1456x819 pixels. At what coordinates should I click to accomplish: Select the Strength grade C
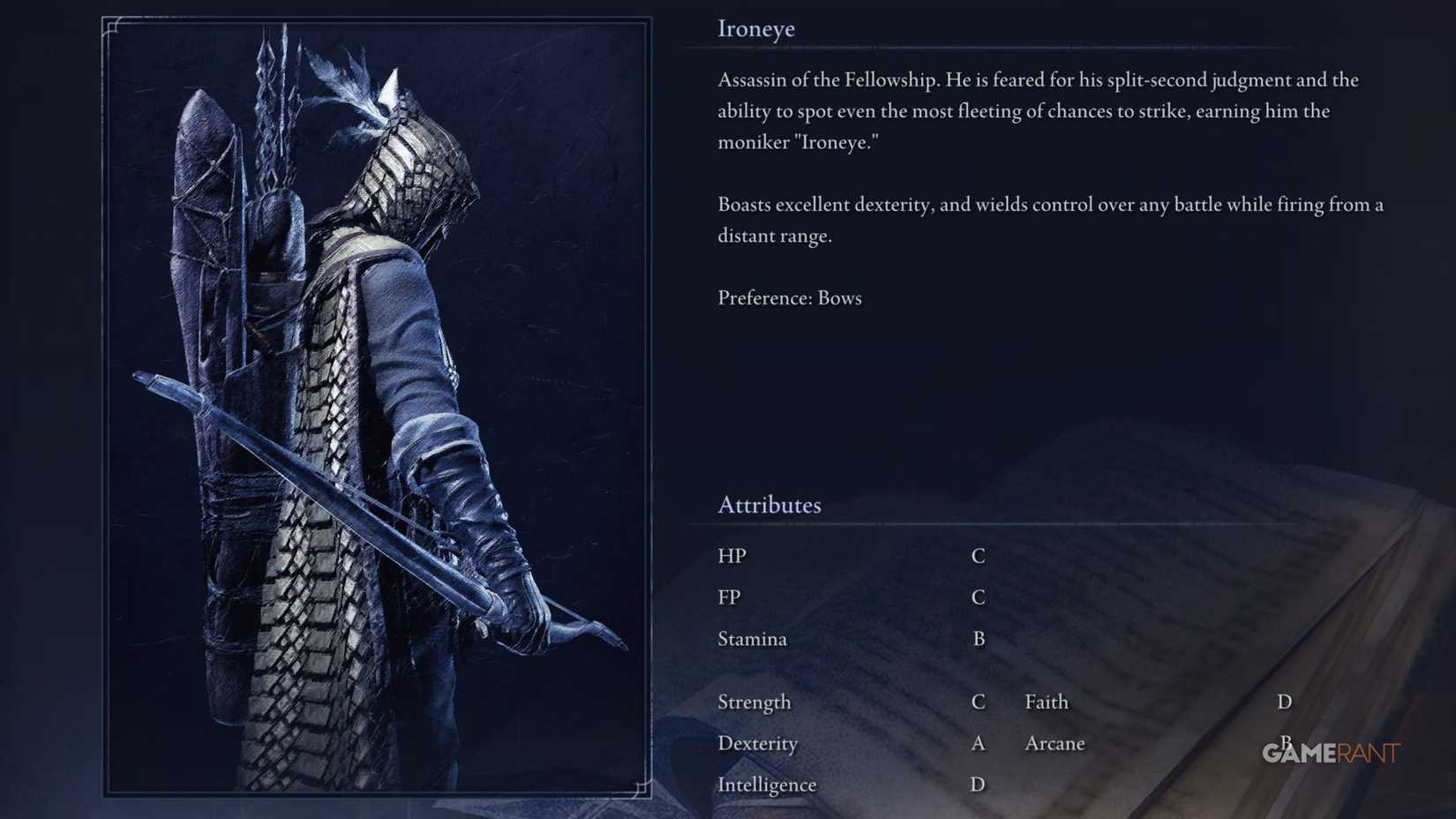978,703
